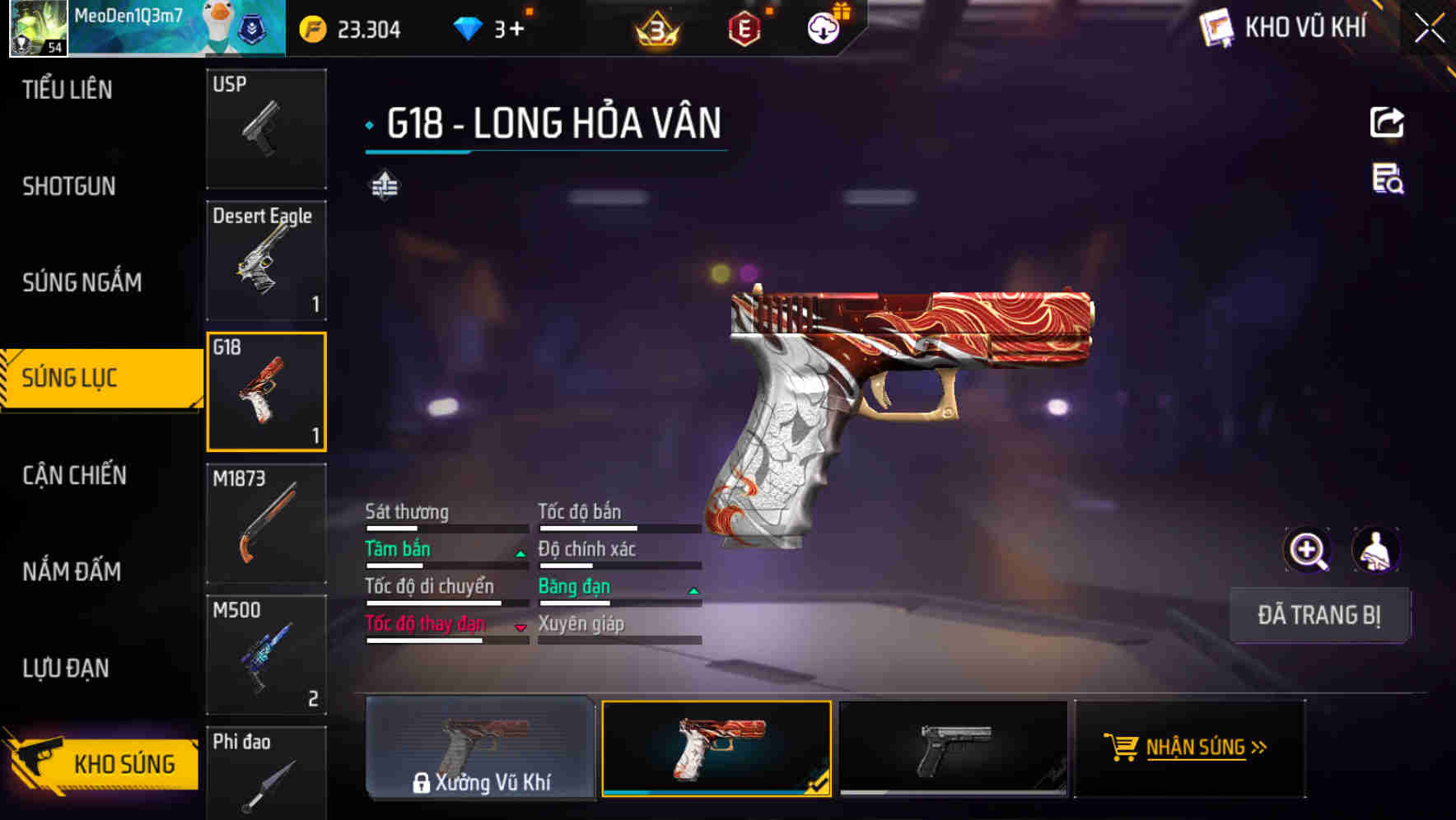Close the weapon armory screen
Image resolution: width=1456 pixels, height=820 pixels.
[1429, 29]
